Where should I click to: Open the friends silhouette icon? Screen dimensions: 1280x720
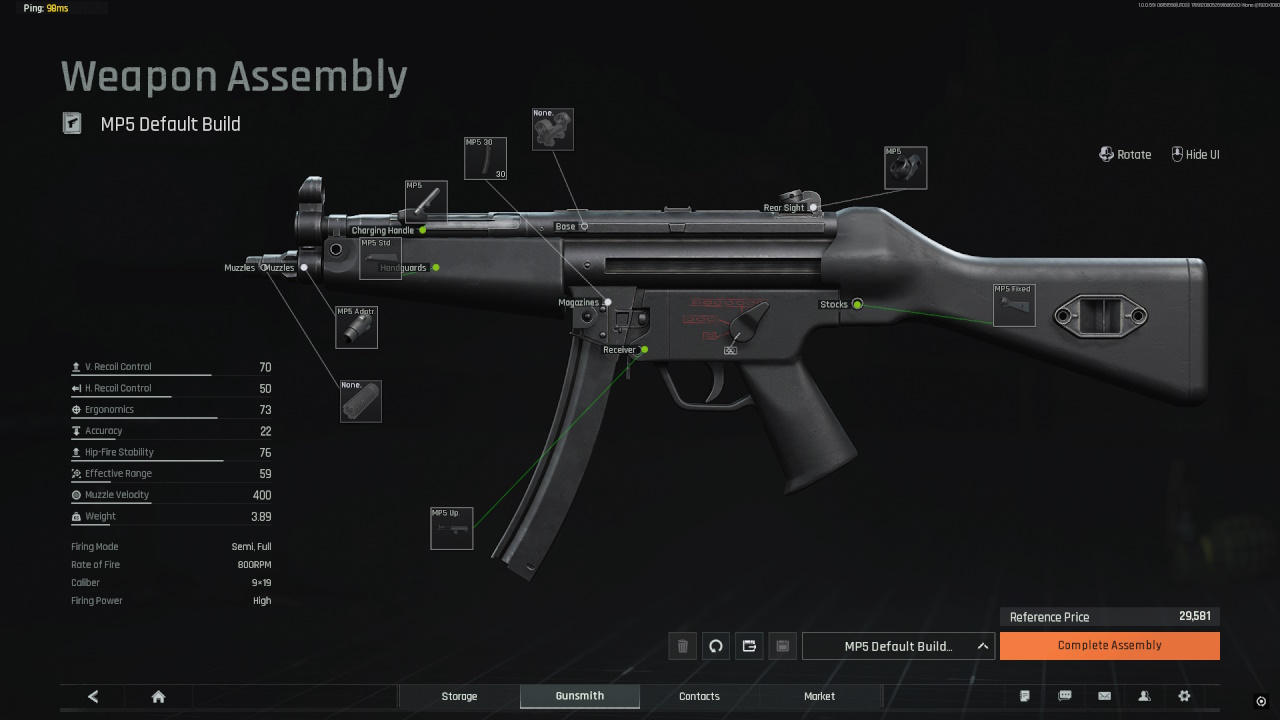(x=1145, y=696)
